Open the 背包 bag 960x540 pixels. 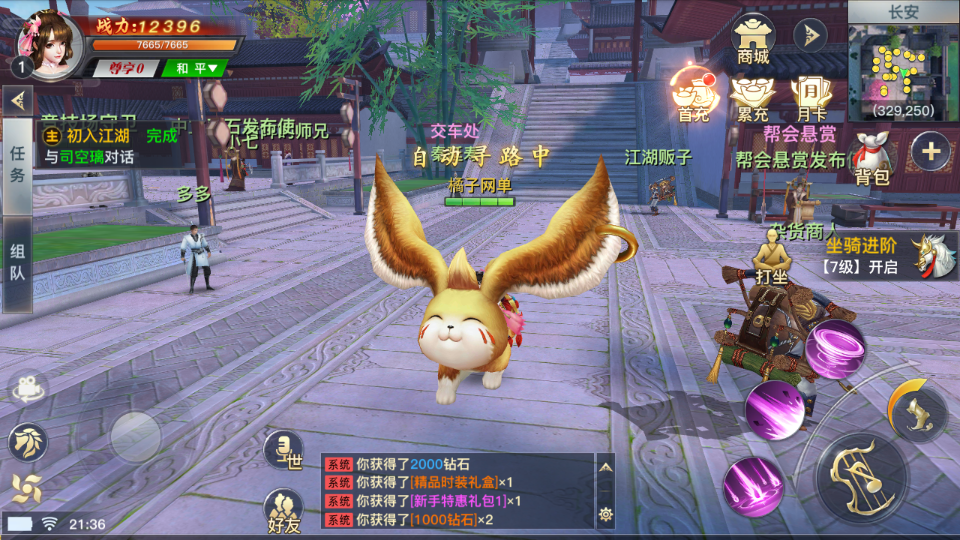coord(873,160)
